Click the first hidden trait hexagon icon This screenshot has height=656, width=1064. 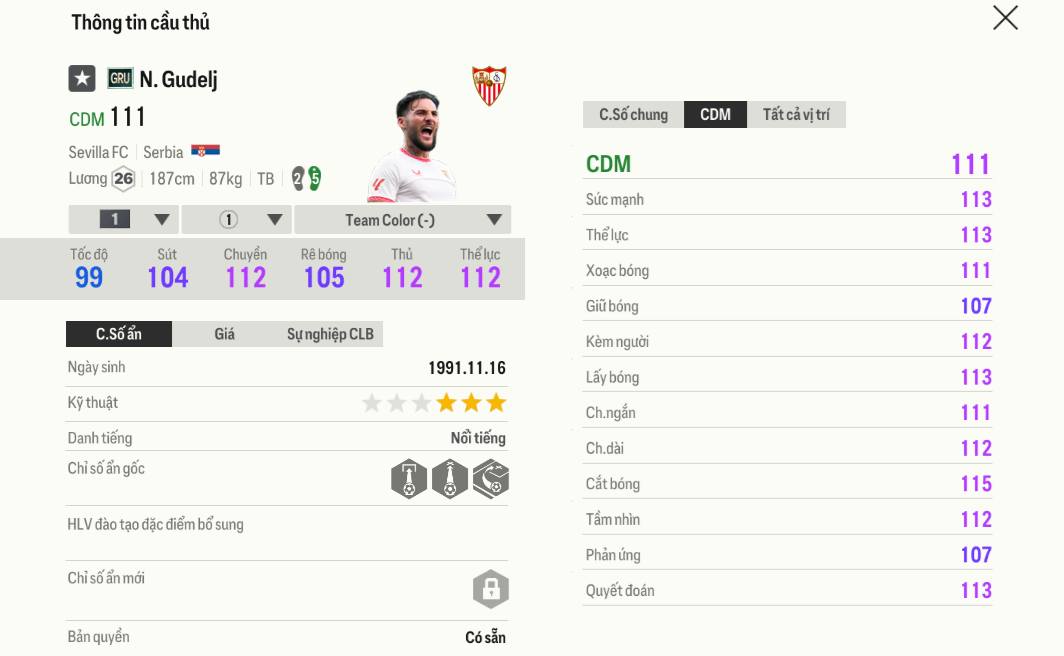[409, 479]
